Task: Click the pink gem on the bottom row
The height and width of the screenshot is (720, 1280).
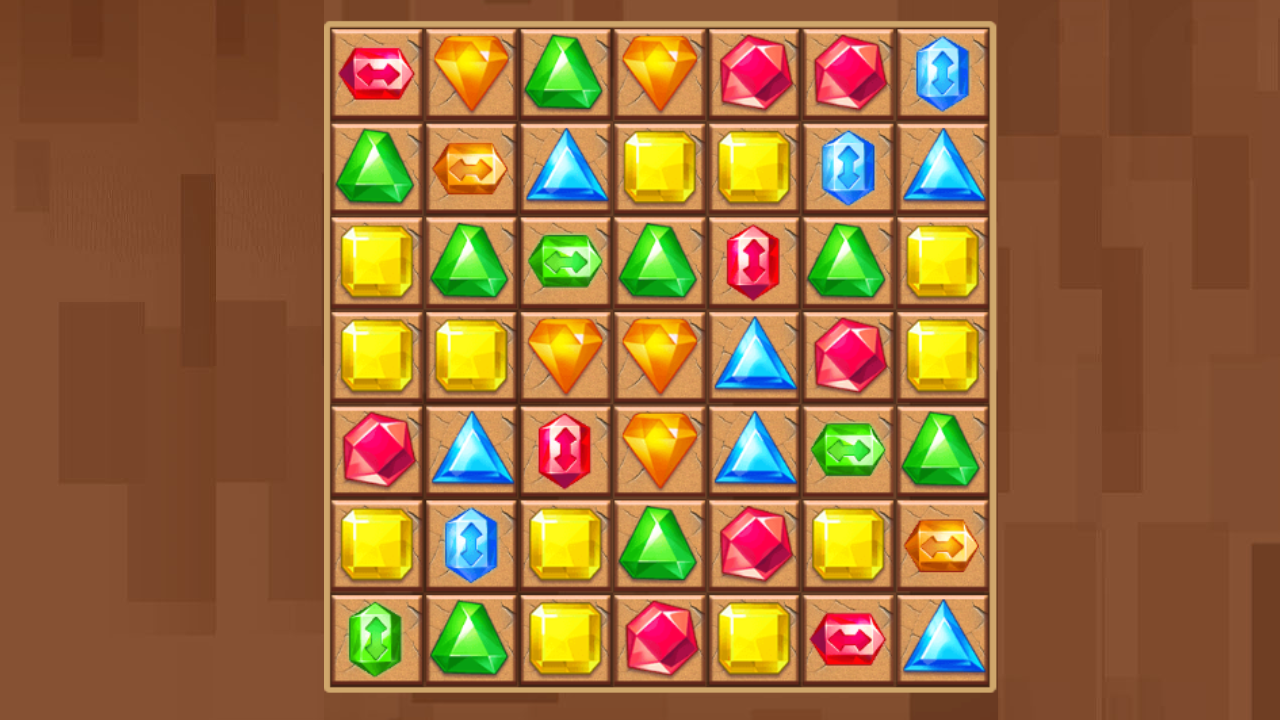Action: click(660, 639)
